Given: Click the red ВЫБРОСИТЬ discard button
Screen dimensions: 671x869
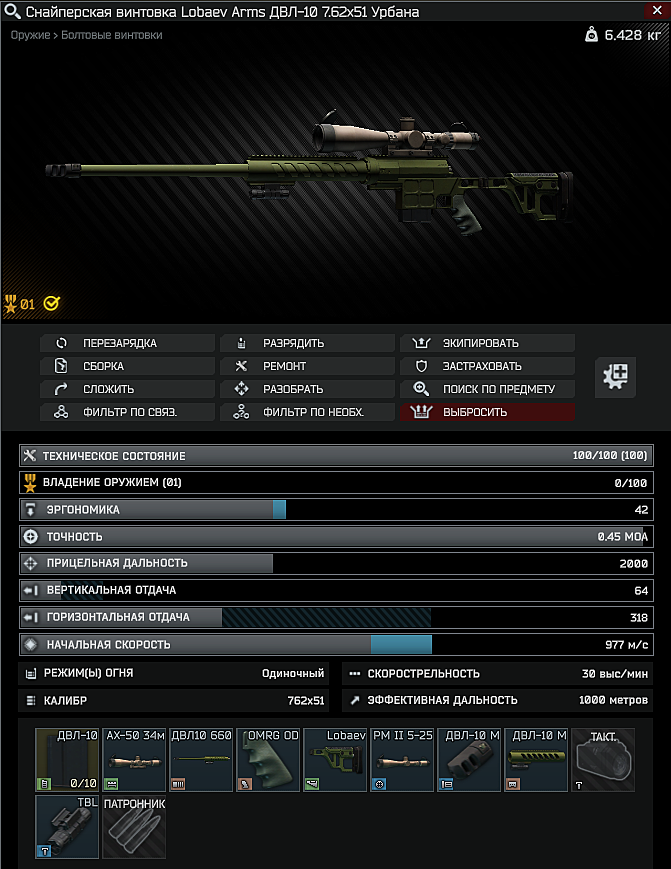Looking at the screenshot, I should pos(487,412).
